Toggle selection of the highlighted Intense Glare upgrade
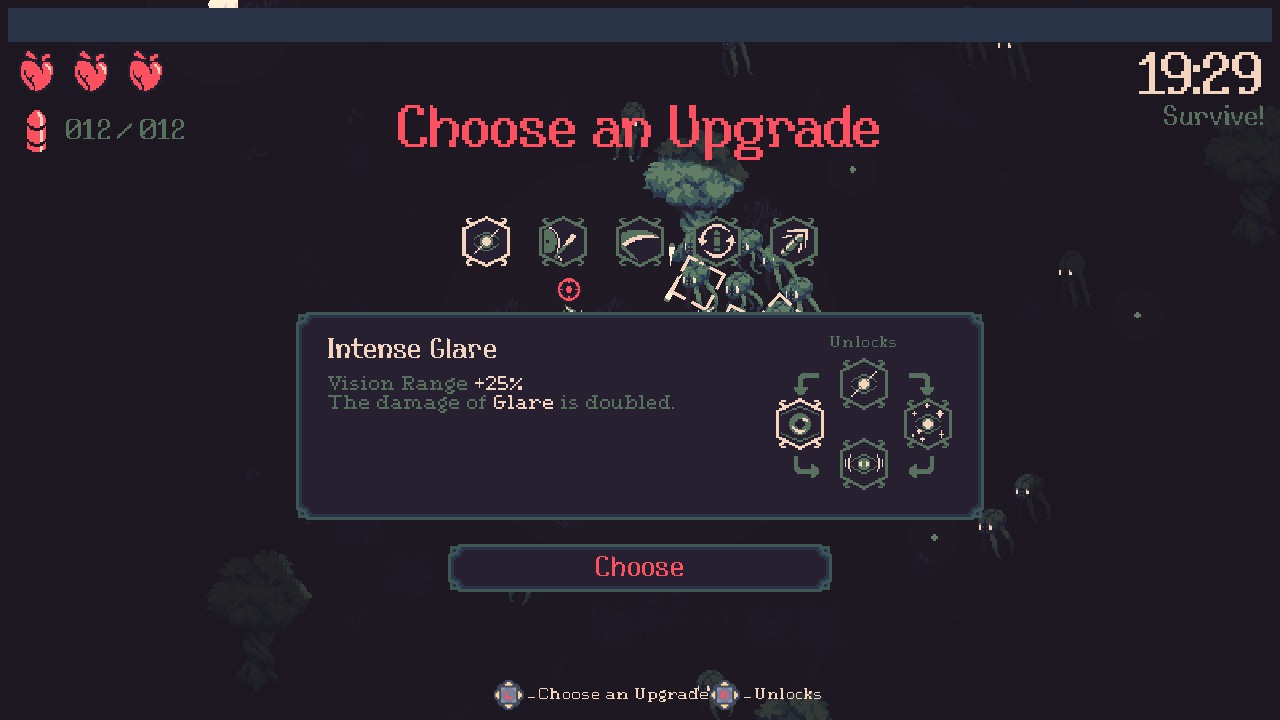Image resolution: width=1280 pixels, height=720 pixels. [485, 241]
